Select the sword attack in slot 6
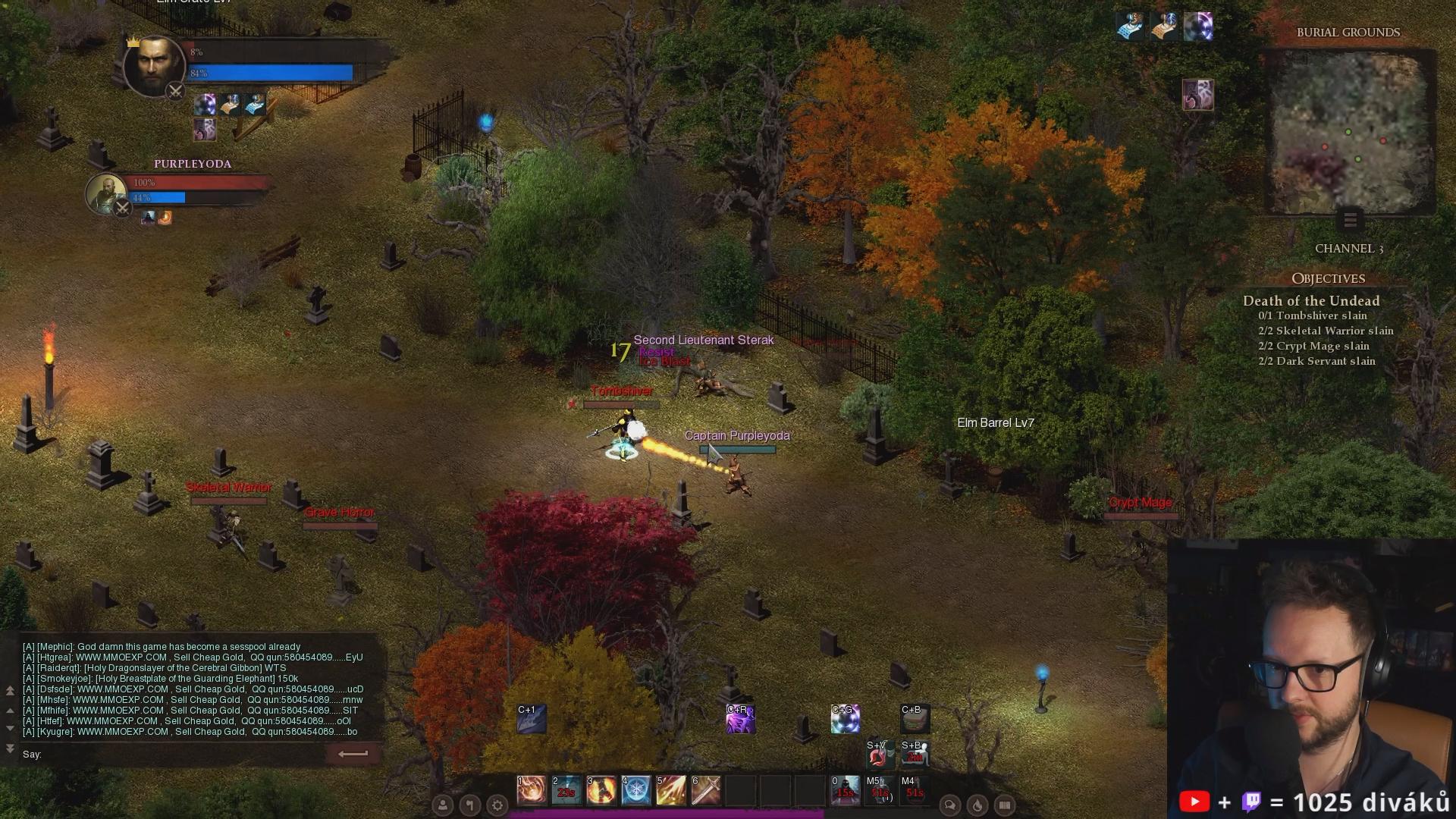 (706, 790)
